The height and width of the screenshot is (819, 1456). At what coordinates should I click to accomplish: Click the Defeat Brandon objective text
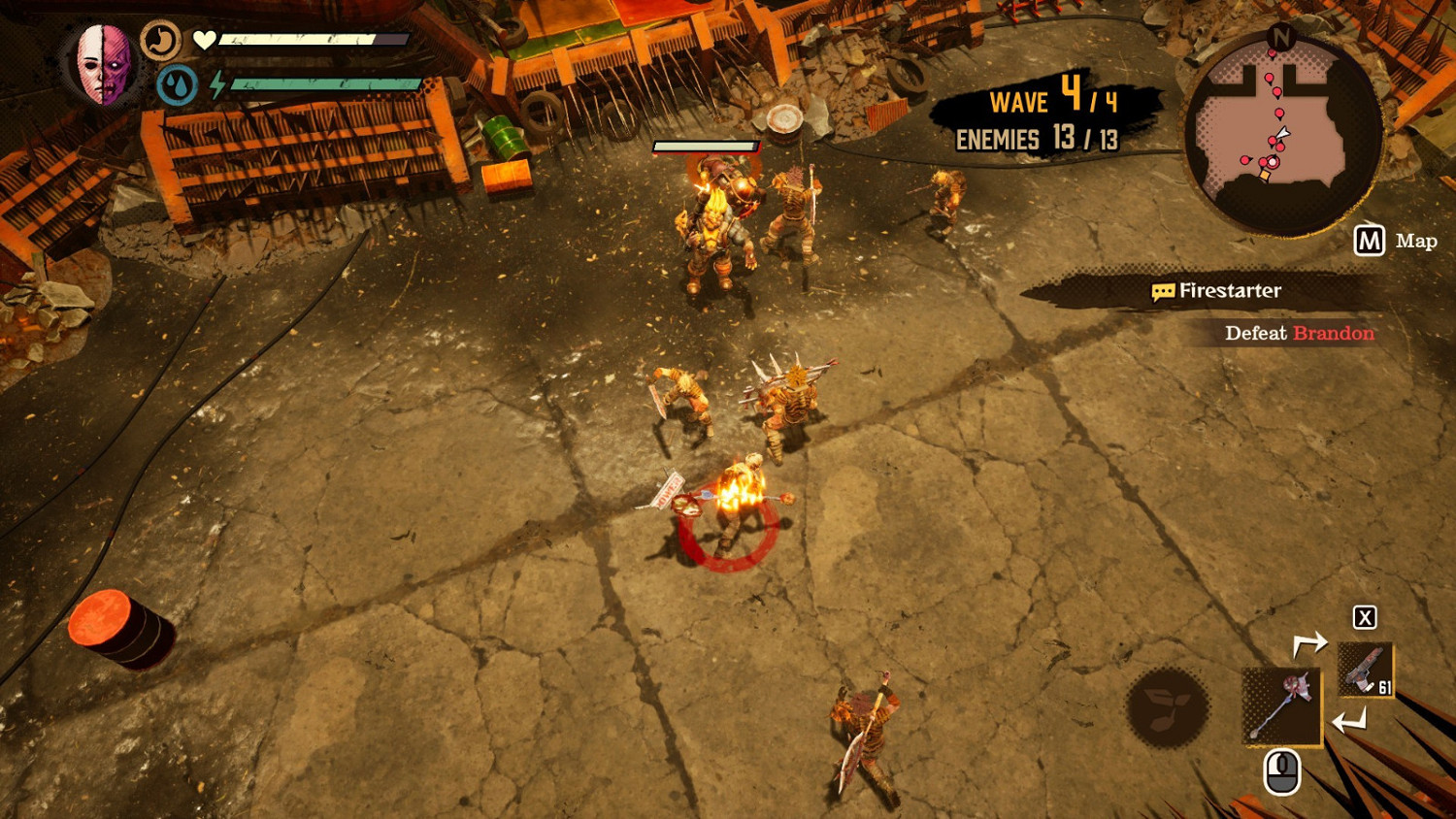pos(1298,333)
